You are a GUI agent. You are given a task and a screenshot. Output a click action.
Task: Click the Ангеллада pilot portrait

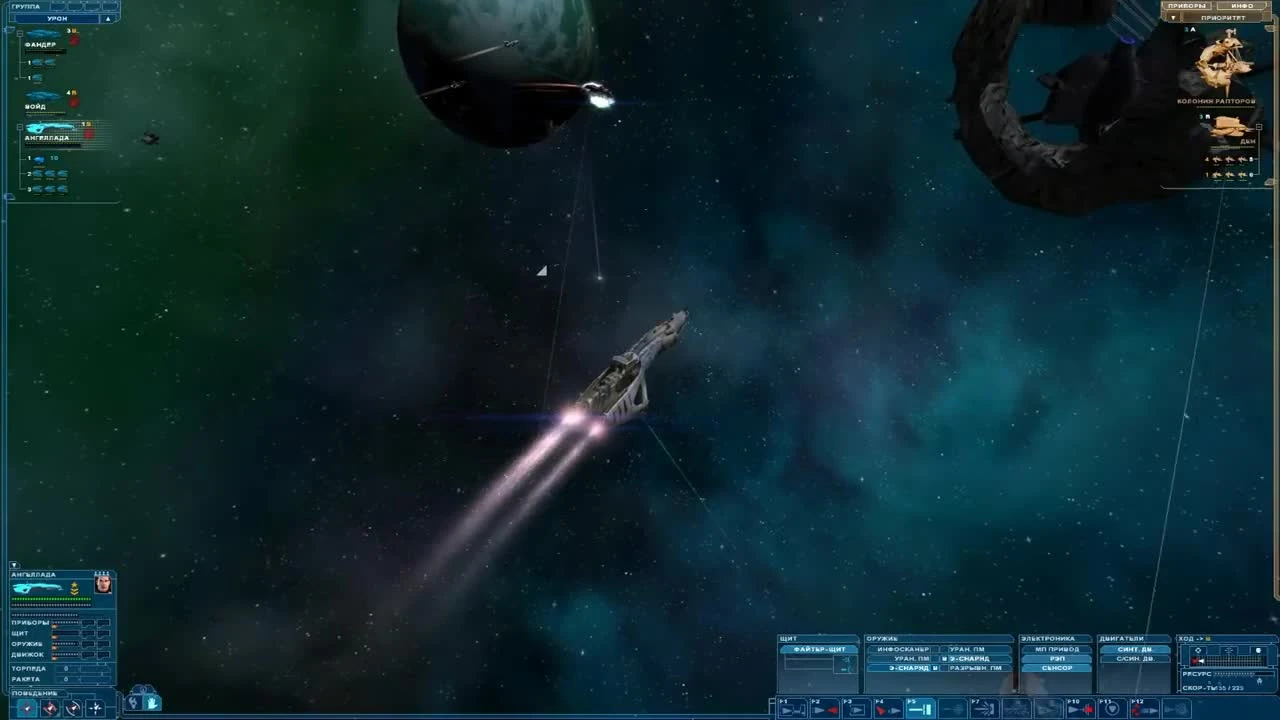103,583
